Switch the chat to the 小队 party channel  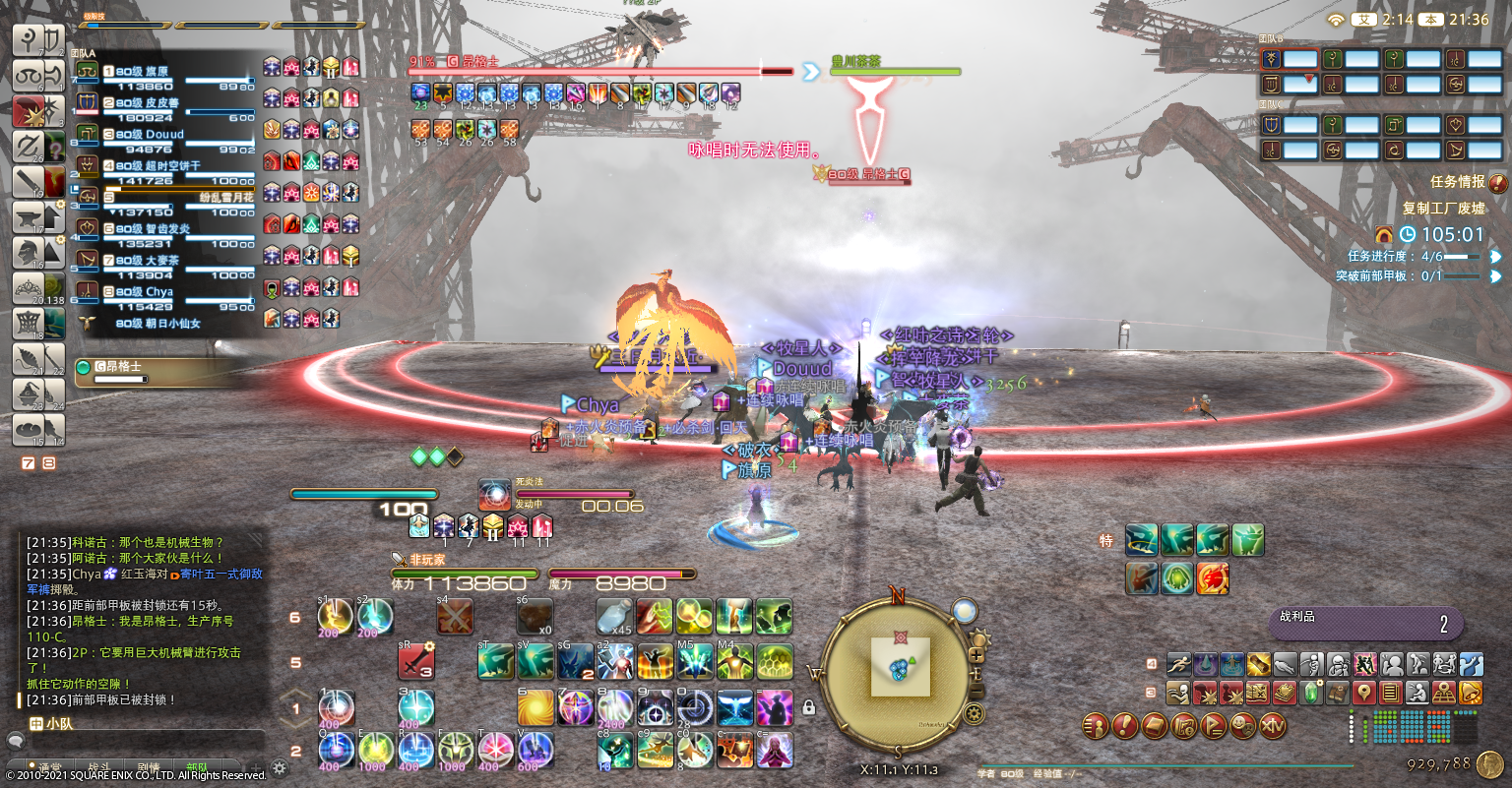[x=53, y=724]
